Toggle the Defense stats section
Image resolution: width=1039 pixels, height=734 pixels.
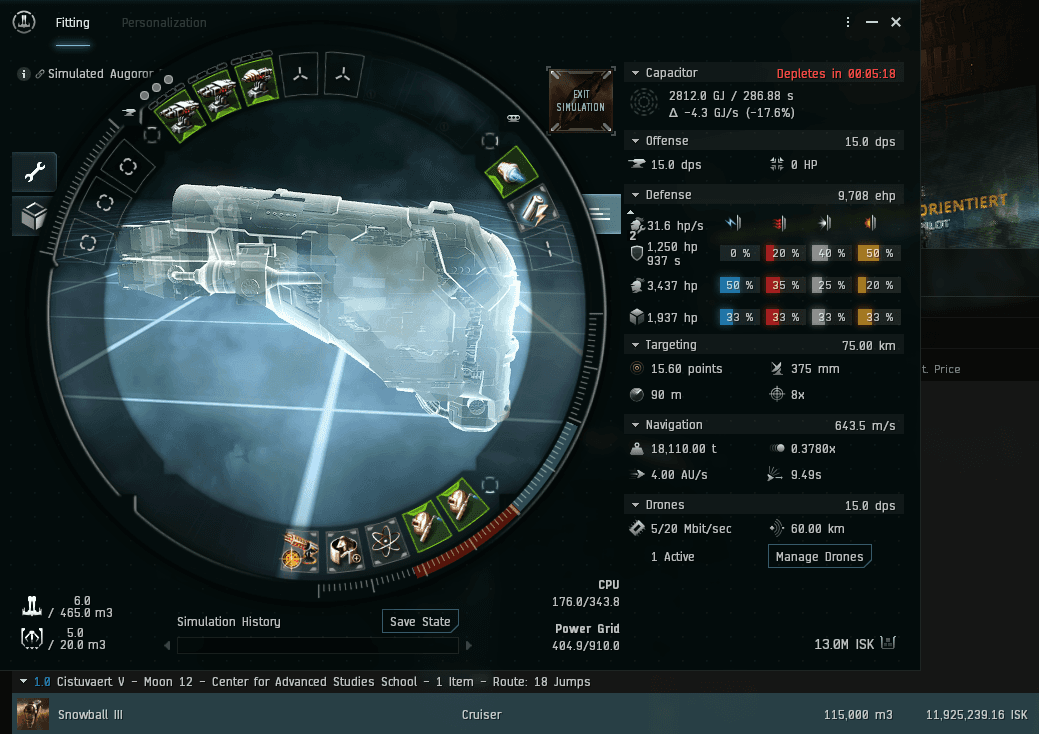[x=634, y=195]
